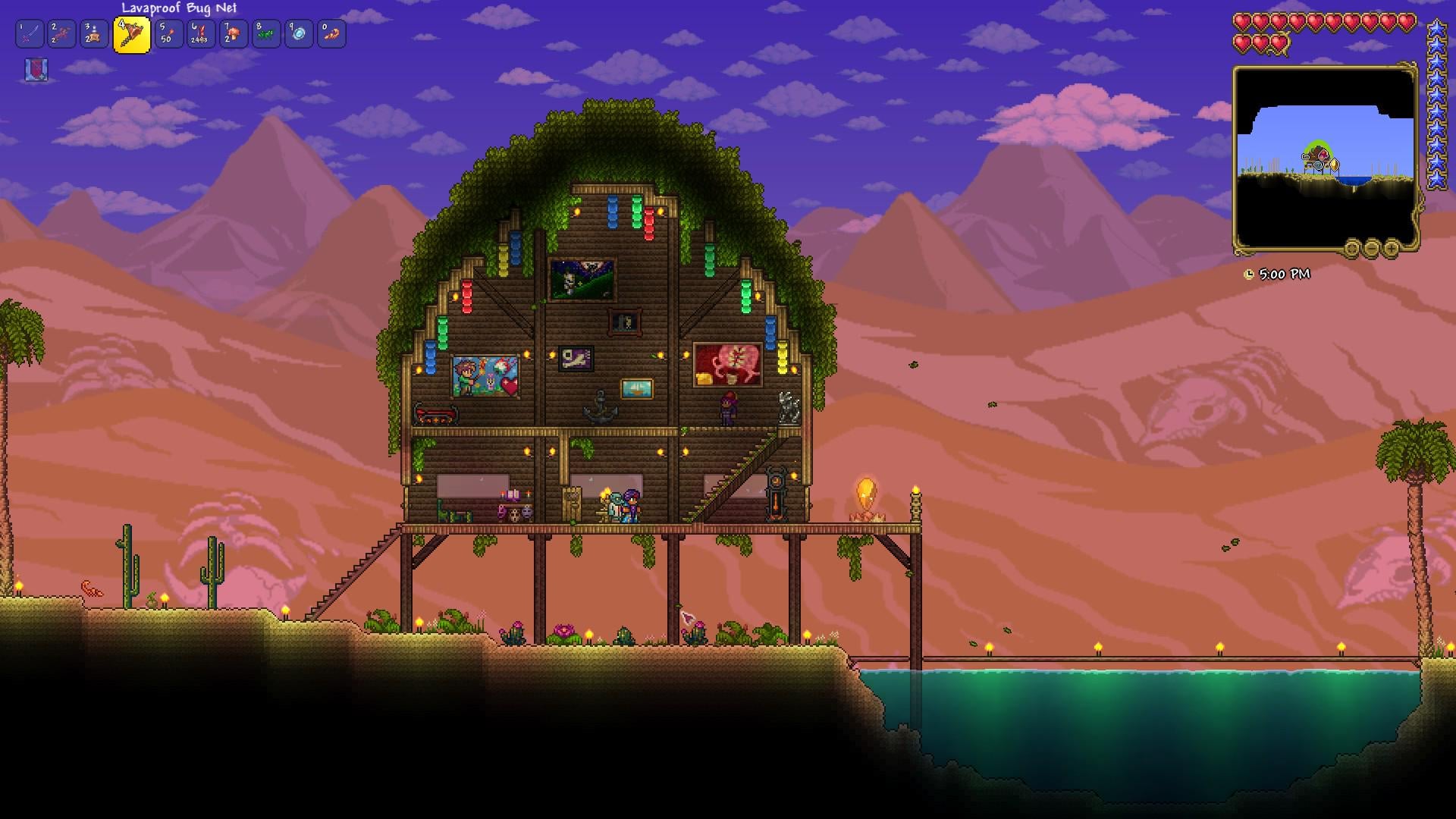Select the Lavaproof Bug Net hotbar slot

[131, 35]
